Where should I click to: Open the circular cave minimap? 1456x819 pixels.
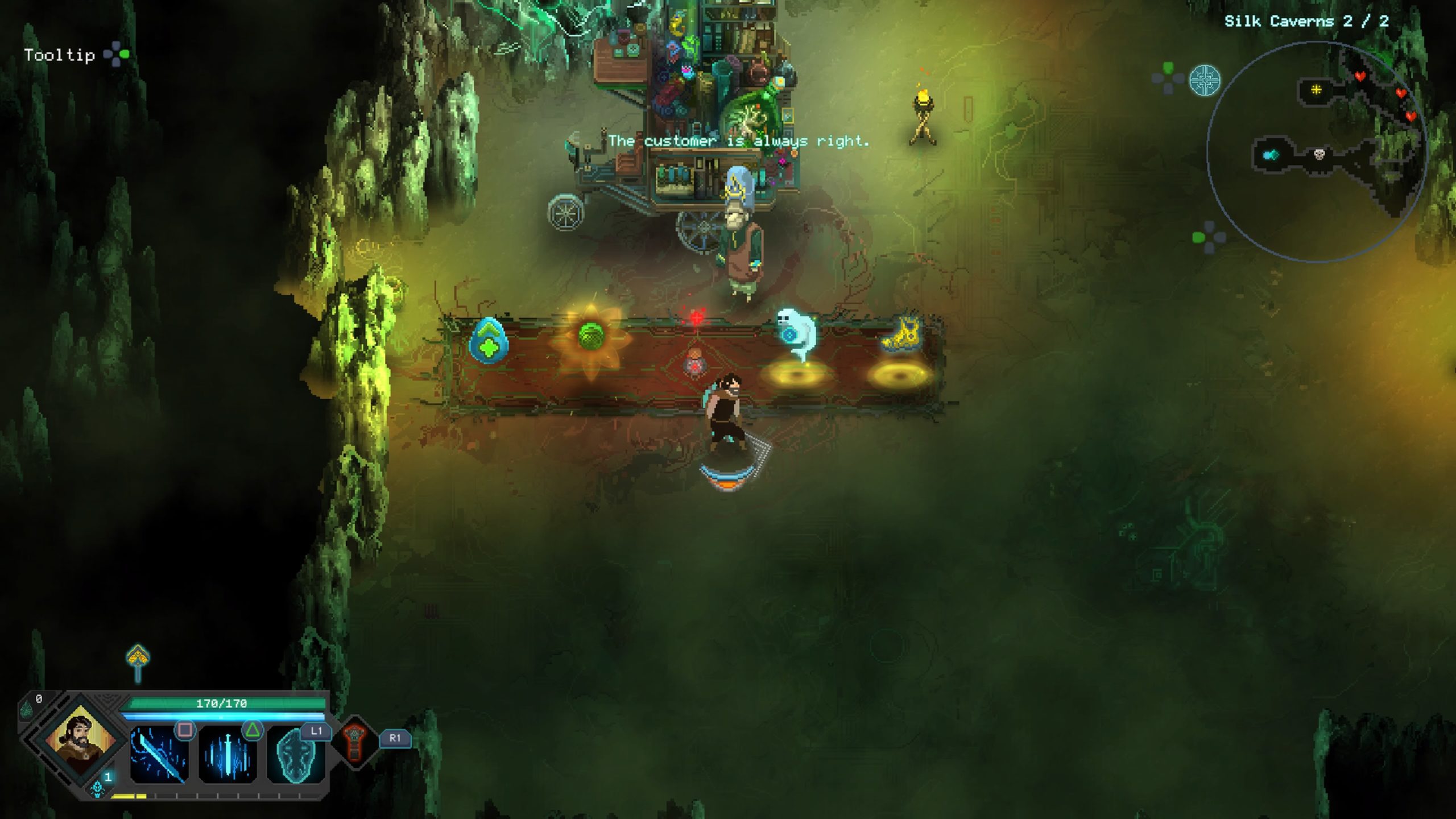point(1317,152)
